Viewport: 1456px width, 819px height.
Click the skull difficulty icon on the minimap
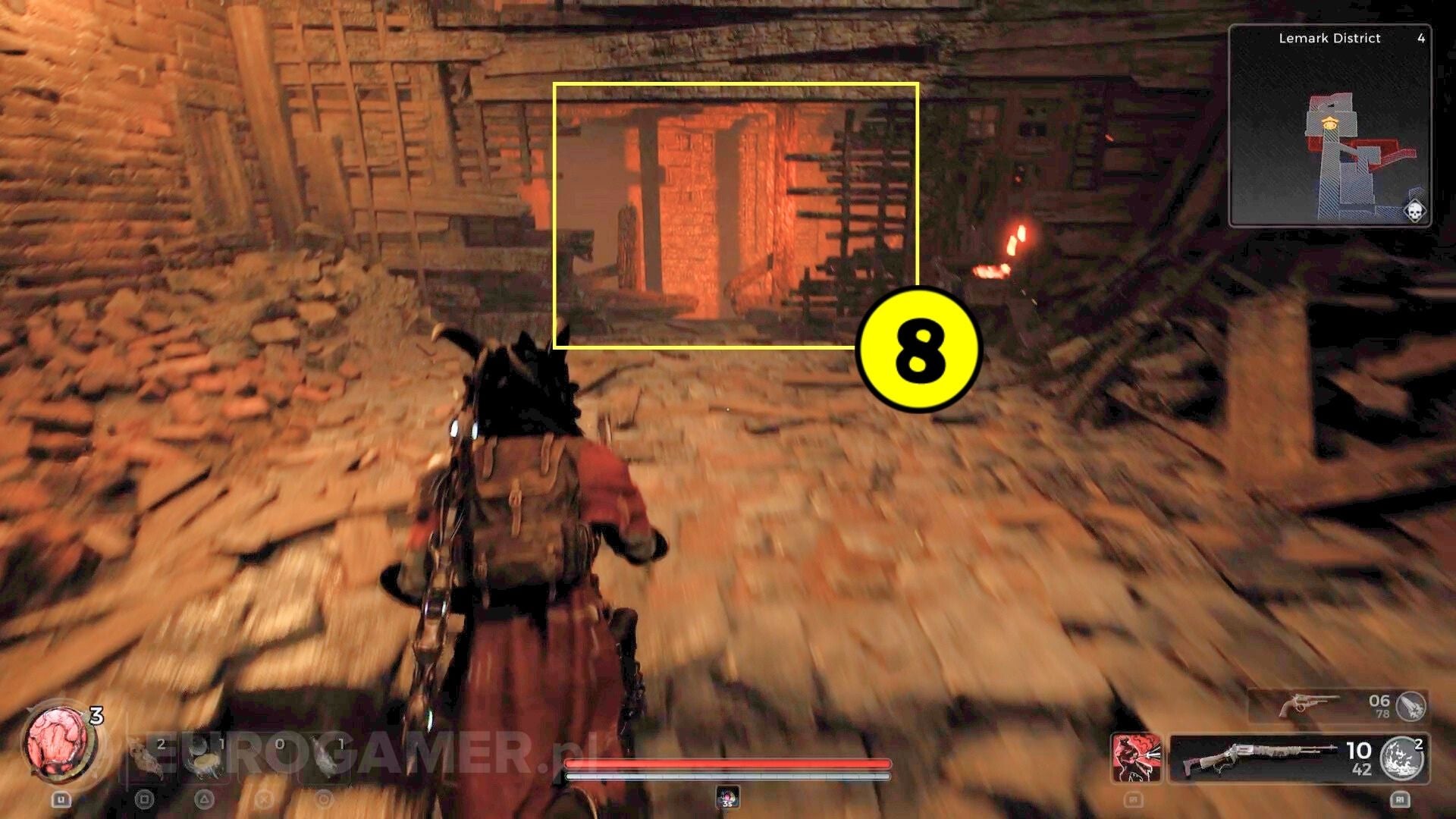coord(1415,211)
